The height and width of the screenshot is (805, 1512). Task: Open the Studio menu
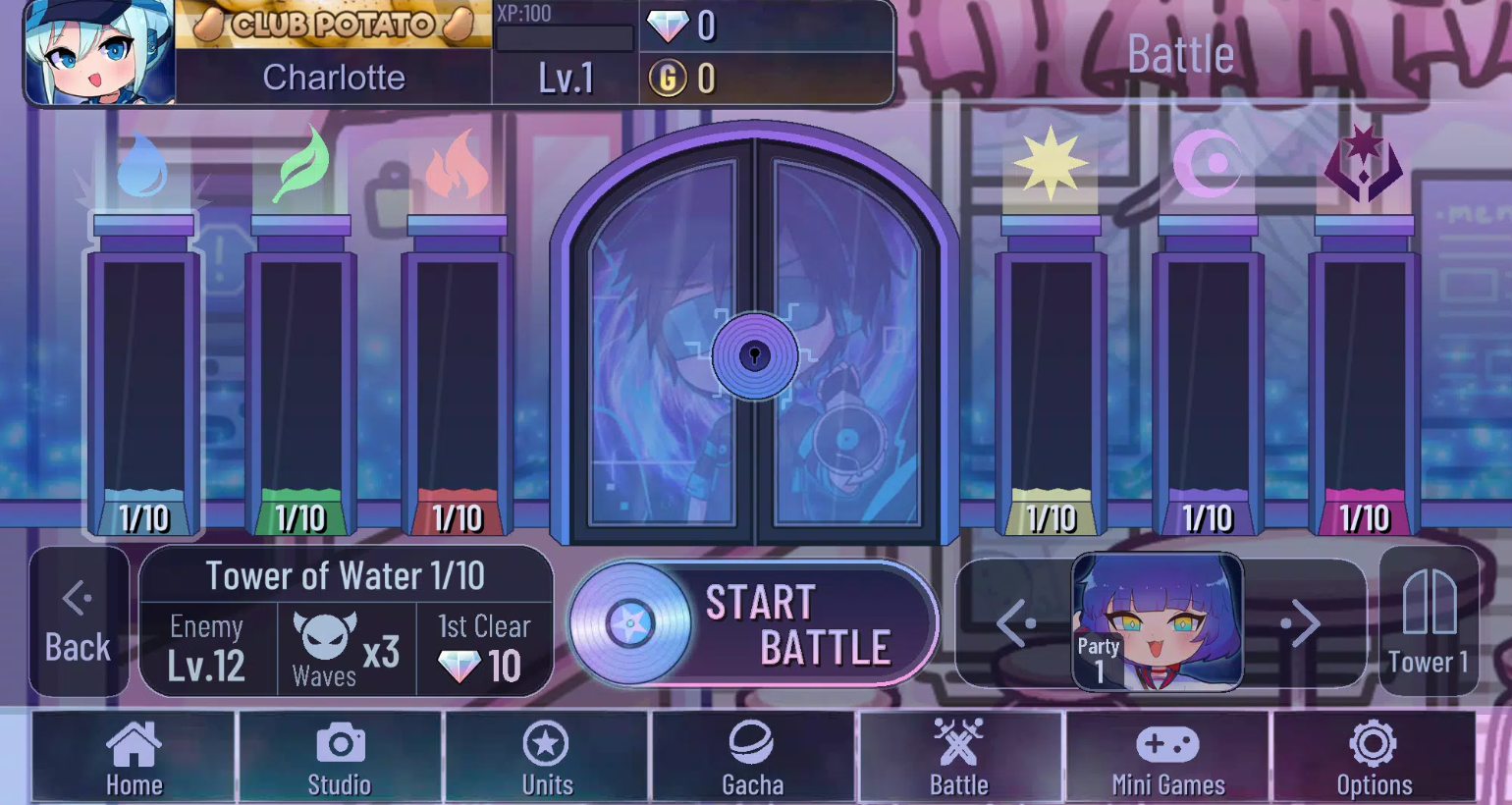[340, 757]
